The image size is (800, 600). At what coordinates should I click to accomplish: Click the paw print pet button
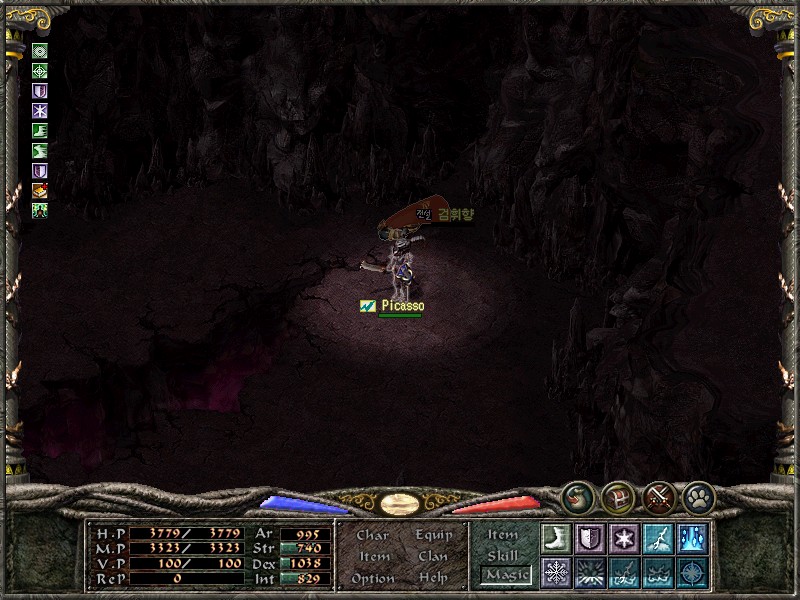[698, 496]
